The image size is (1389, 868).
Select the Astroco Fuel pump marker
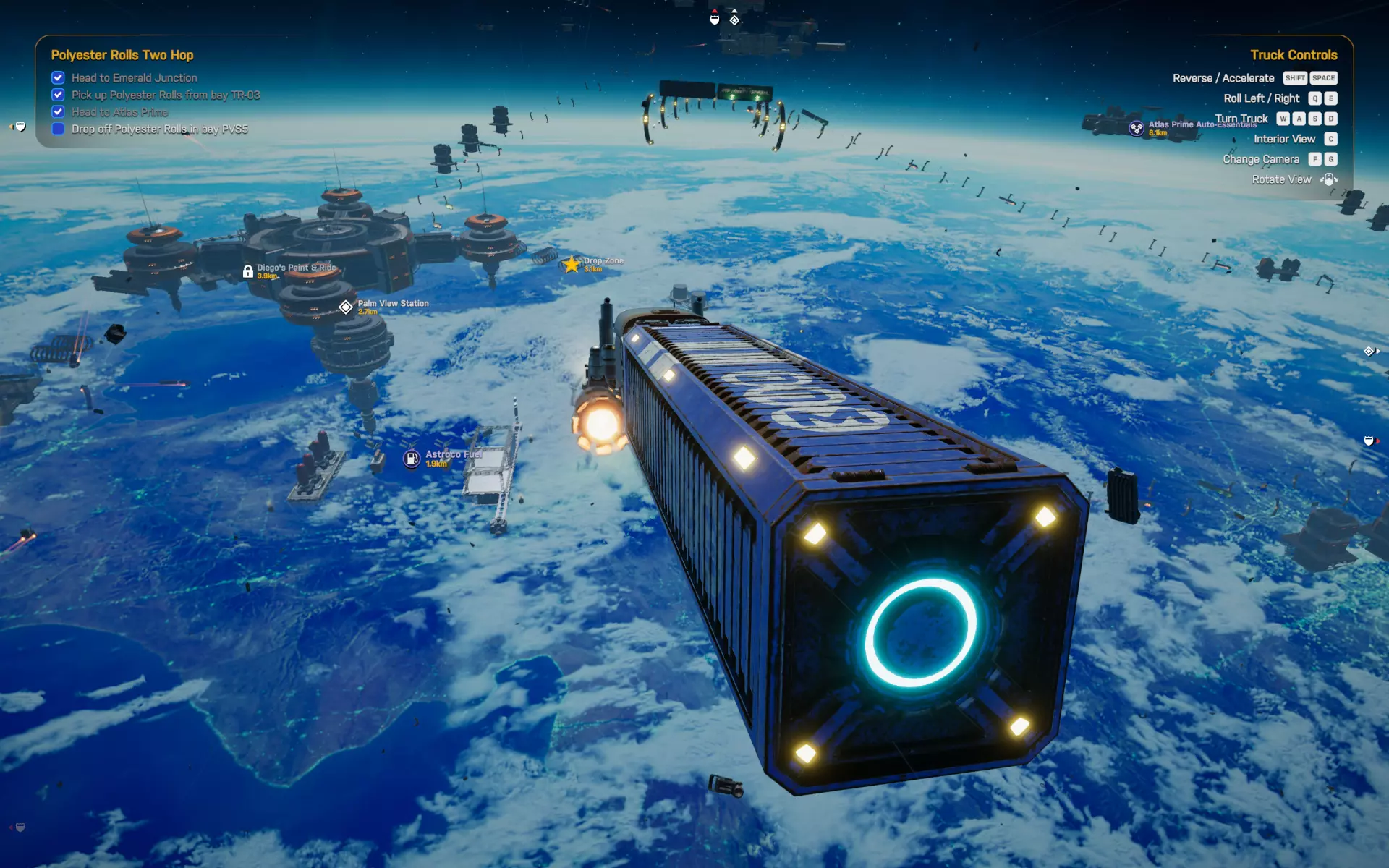(412, 459)
